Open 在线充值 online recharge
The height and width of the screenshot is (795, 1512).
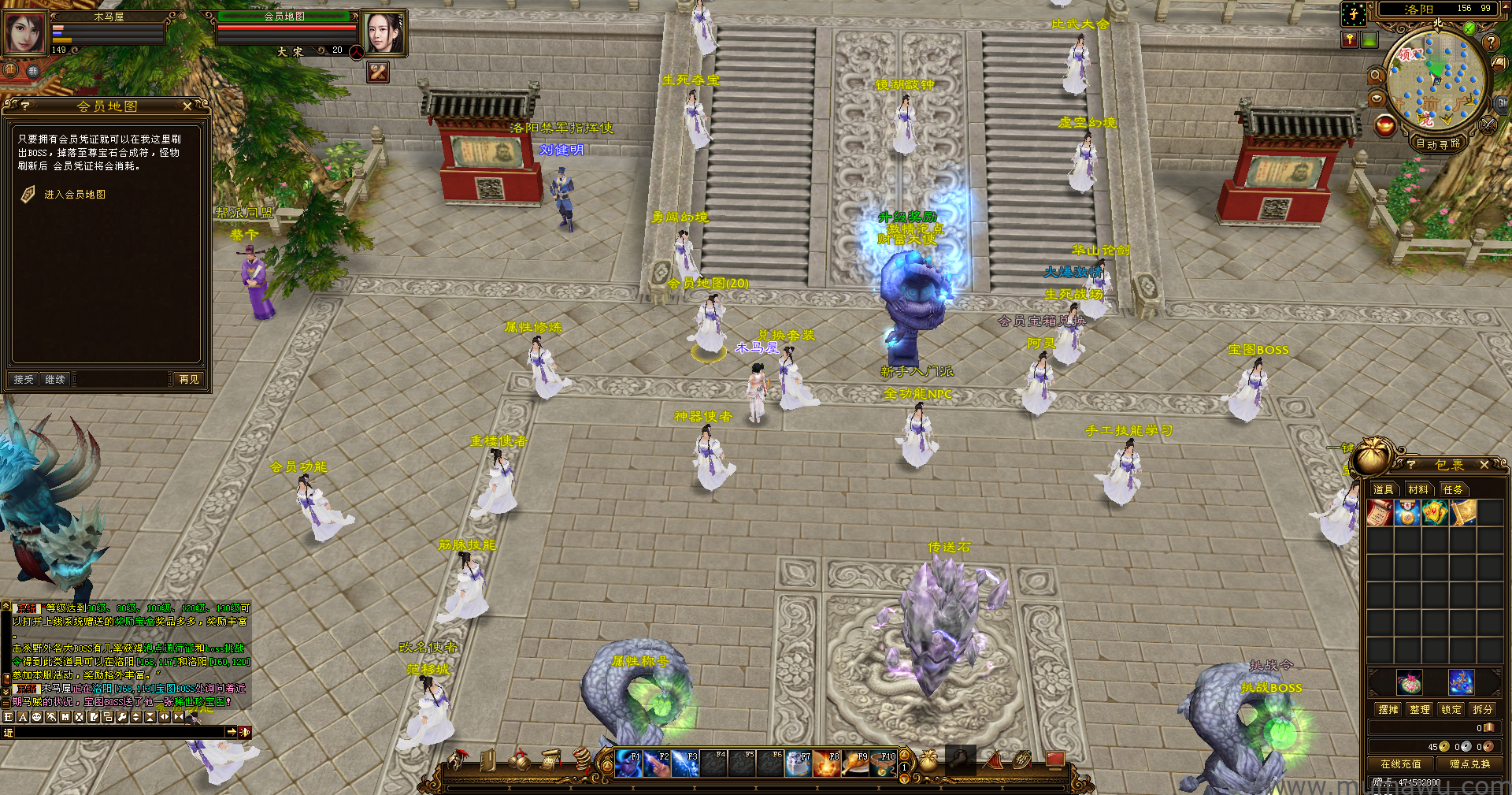tap(1401, 763)
